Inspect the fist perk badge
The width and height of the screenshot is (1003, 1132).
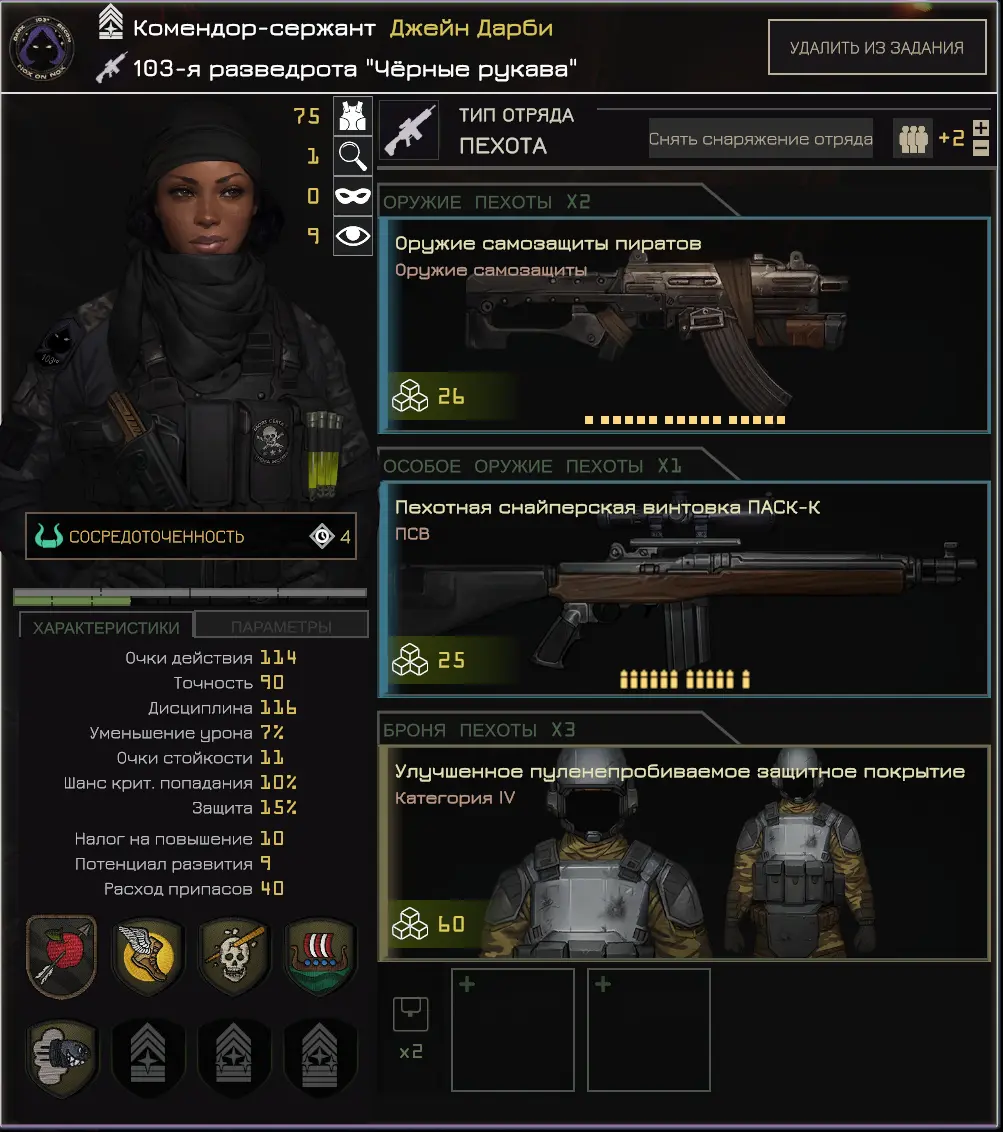[x=61, y=1057]
